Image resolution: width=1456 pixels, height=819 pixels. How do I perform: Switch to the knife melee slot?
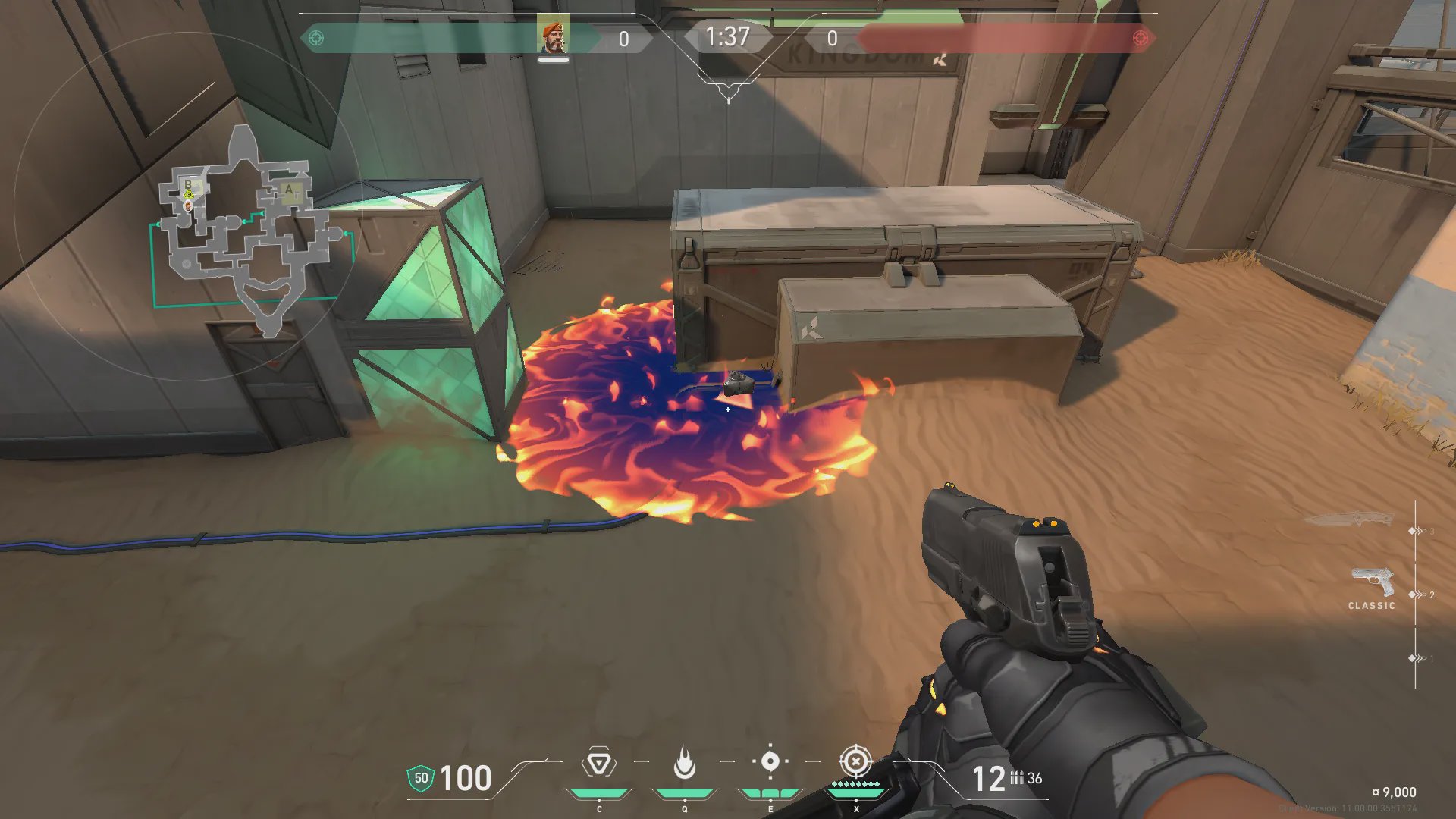click(1350, 520)
